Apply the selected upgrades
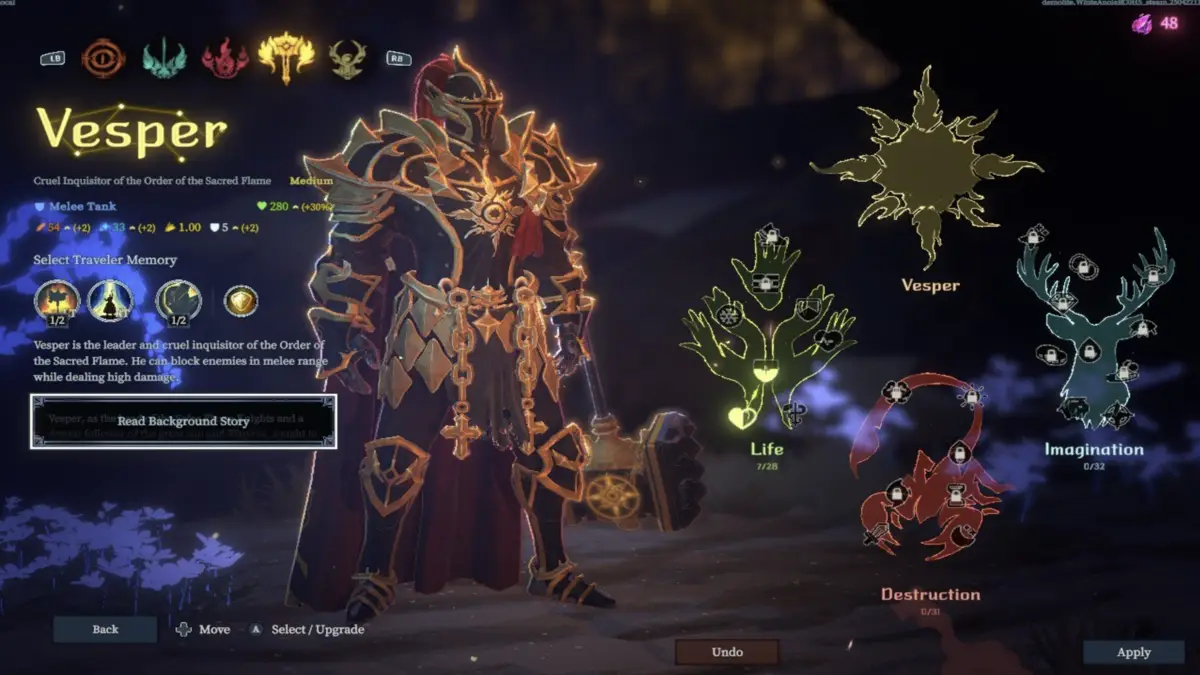The height and width of the screenshot is (675, 1200). pos(1133,652)
